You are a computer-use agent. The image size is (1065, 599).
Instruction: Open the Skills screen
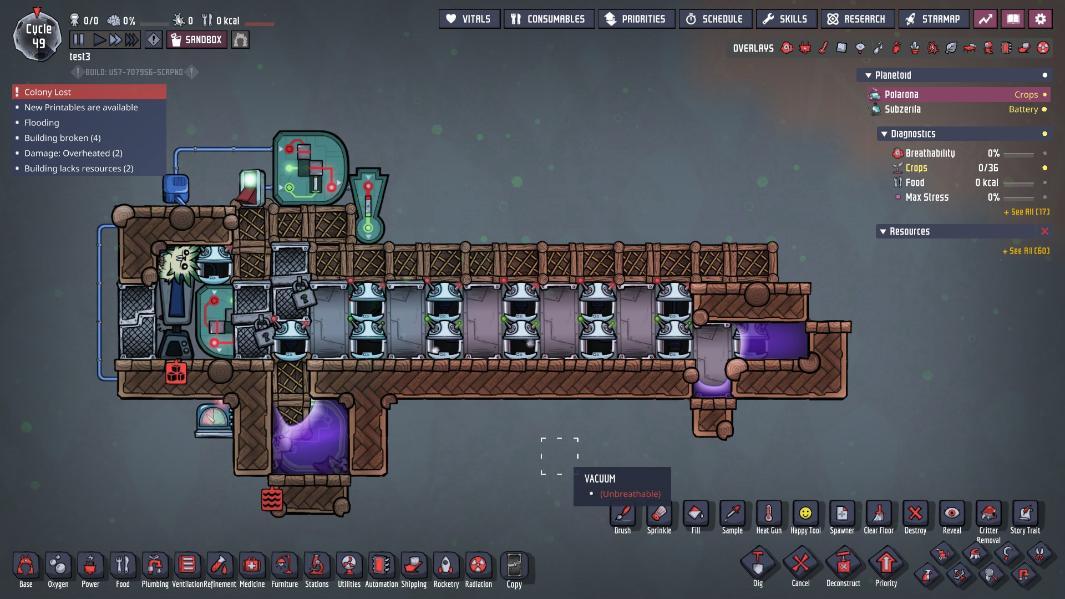[x=784, y=19]
